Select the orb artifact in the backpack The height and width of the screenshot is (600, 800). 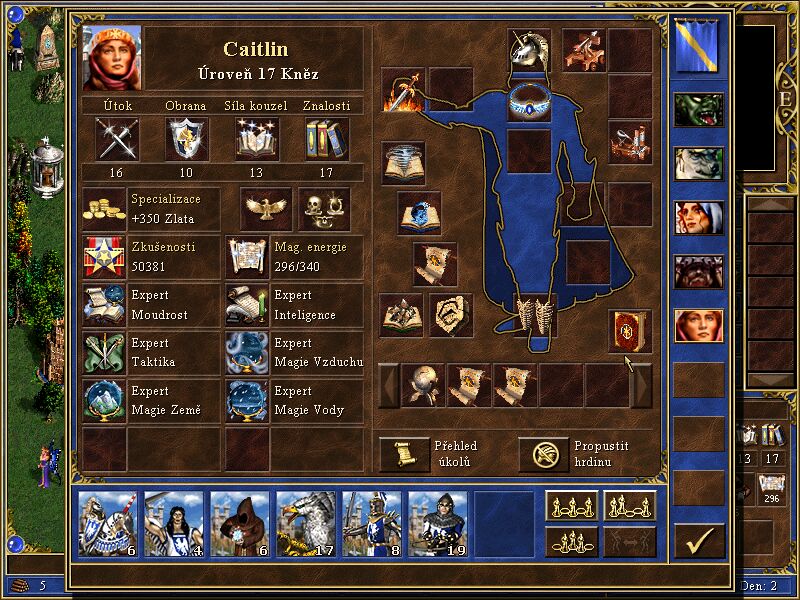423,385
